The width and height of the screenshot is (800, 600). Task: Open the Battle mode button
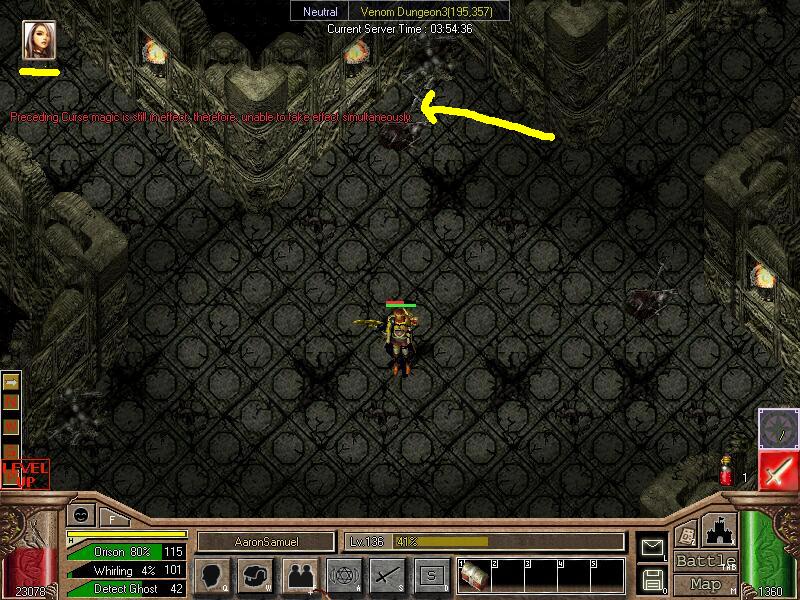[x=706, y=561]
